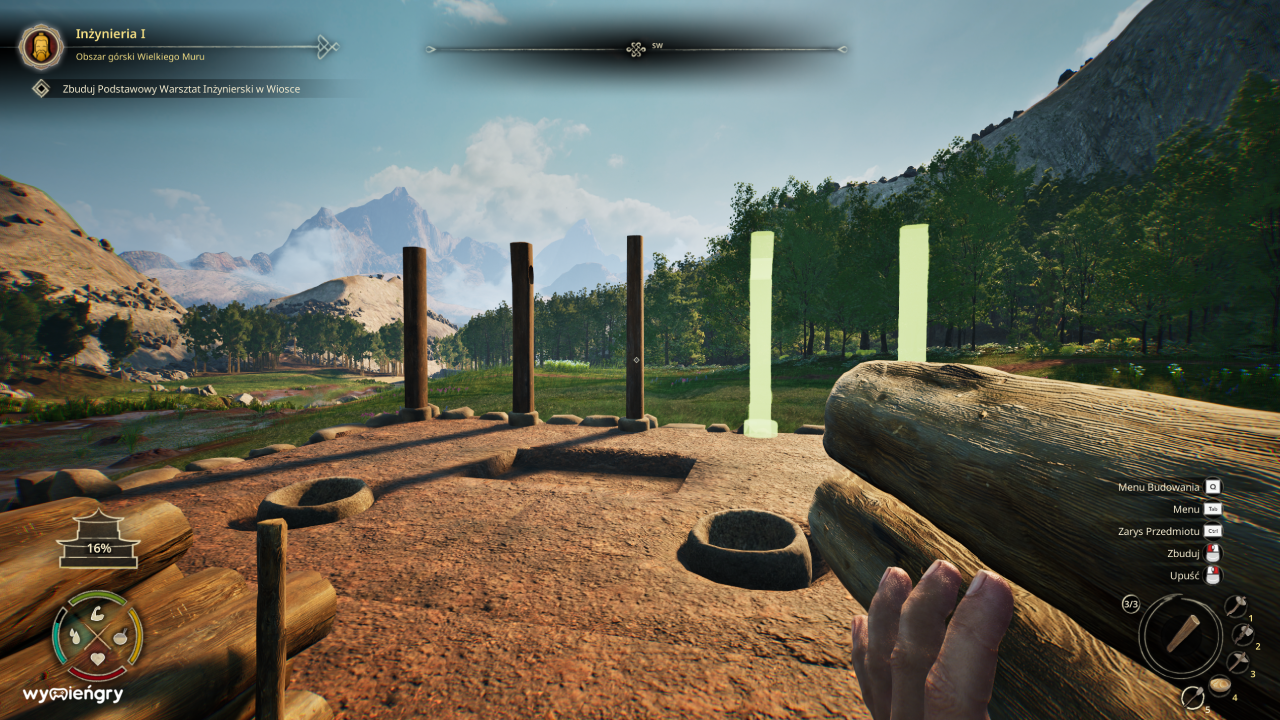Viewport: 1280px width, 720px height.
Task: Click the stamina arm icon on status wheel
Action: (x=97, y=615)
